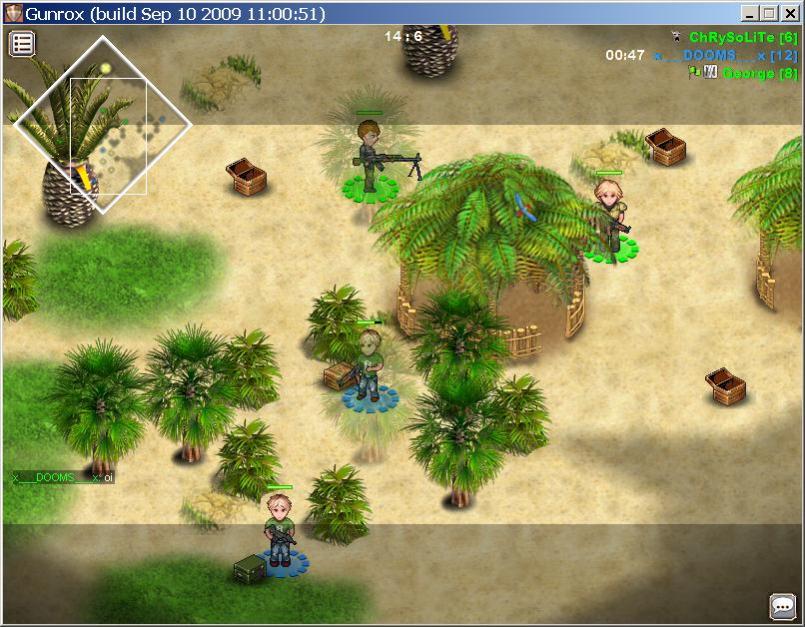Close the Gunrox window
This screenshot has width=805, height=627.
[x=788, y=13]
